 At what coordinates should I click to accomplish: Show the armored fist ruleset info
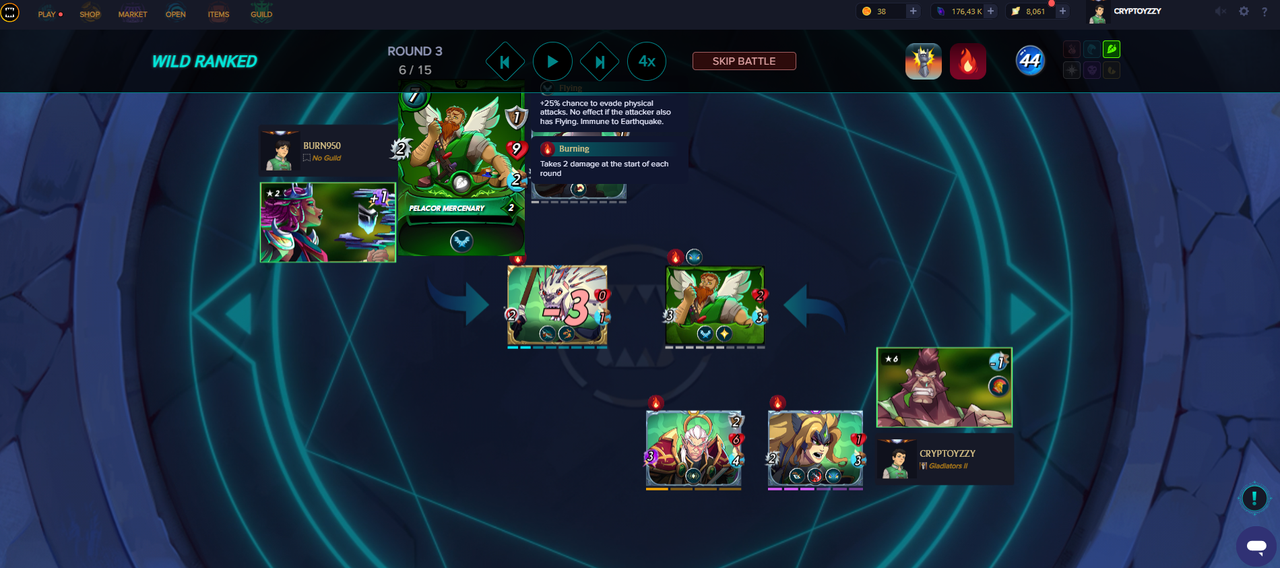pyautogui.click(x=923, y=61)
